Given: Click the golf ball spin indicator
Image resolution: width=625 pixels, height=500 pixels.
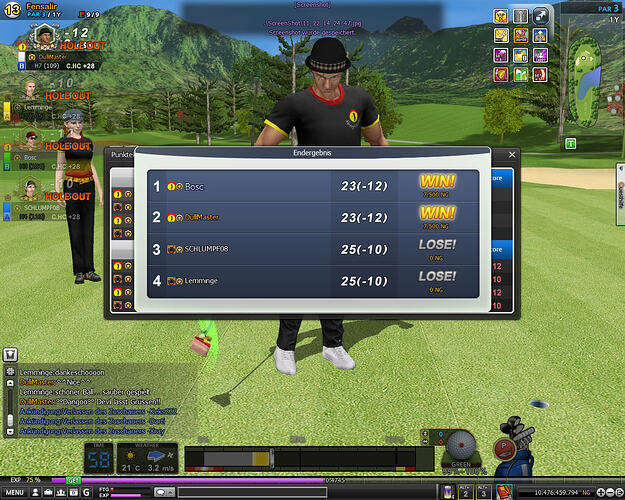Looking at the screenshot, I should [x=462, y=443].
